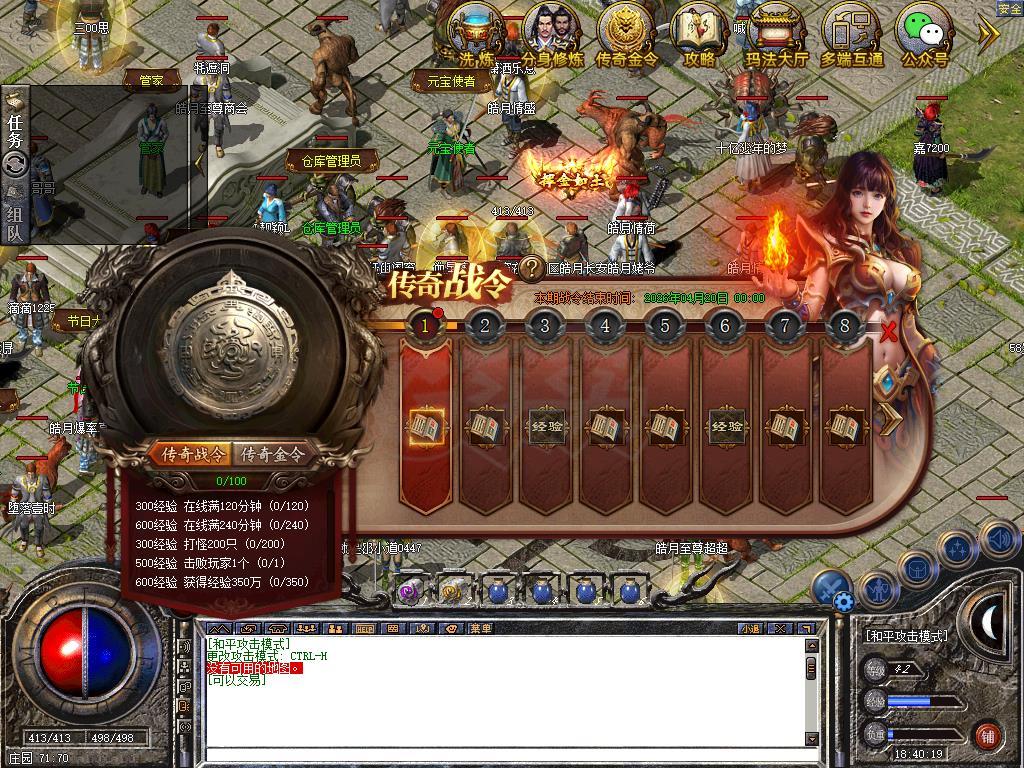This screenshot has height=768, width=1024.
Task: Open the 组队 team panel
Action: click(15, 223)
